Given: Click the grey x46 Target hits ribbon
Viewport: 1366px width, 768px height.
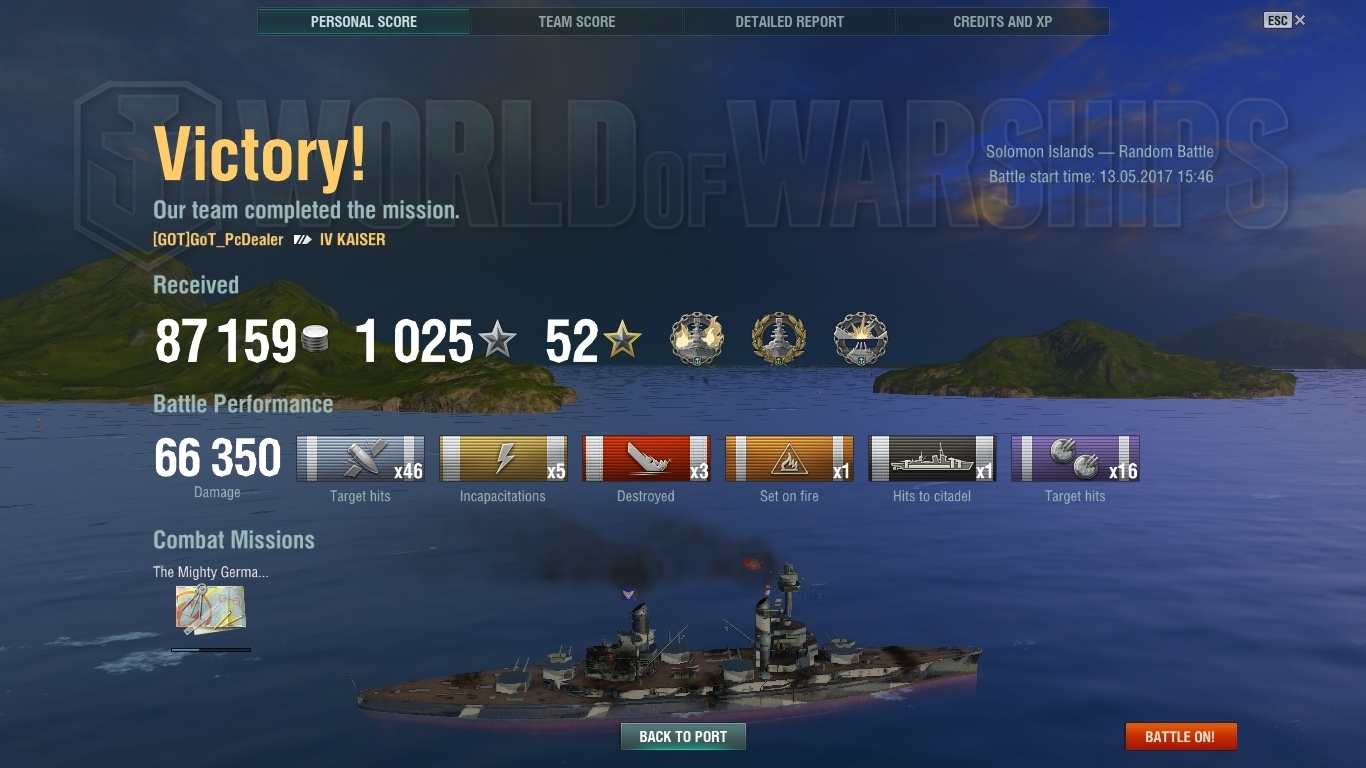Looking at the screenshot, I should (360, 459).
